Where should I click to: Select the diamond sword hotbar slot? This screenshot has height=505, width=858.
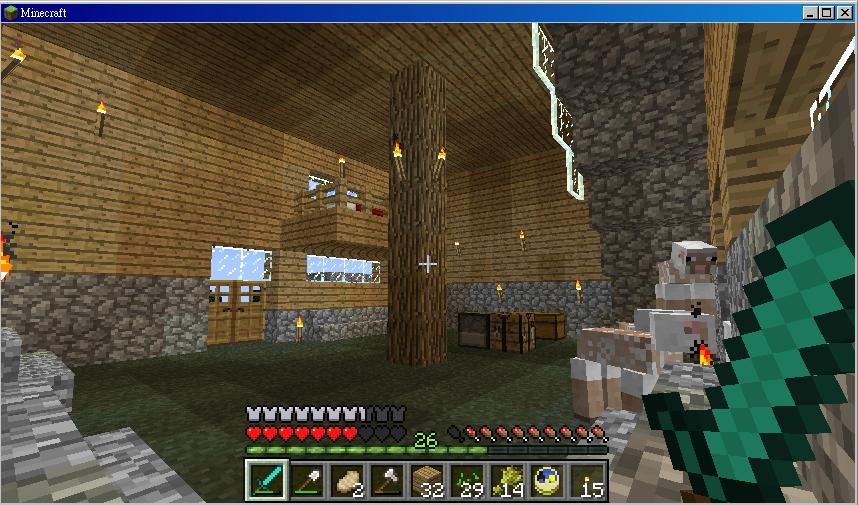[x=266, y=481]
